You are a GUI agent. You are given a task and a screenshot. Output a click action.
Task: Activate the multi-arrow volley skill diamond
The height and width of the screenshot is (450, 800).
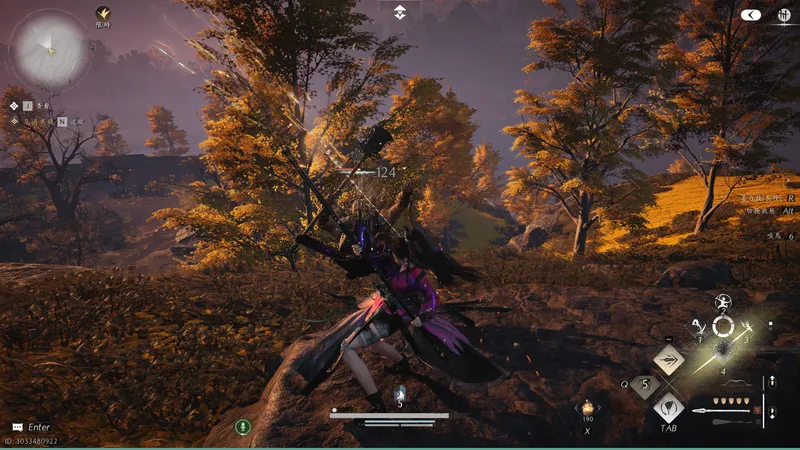pyautogui.click(x=668, y=360)
